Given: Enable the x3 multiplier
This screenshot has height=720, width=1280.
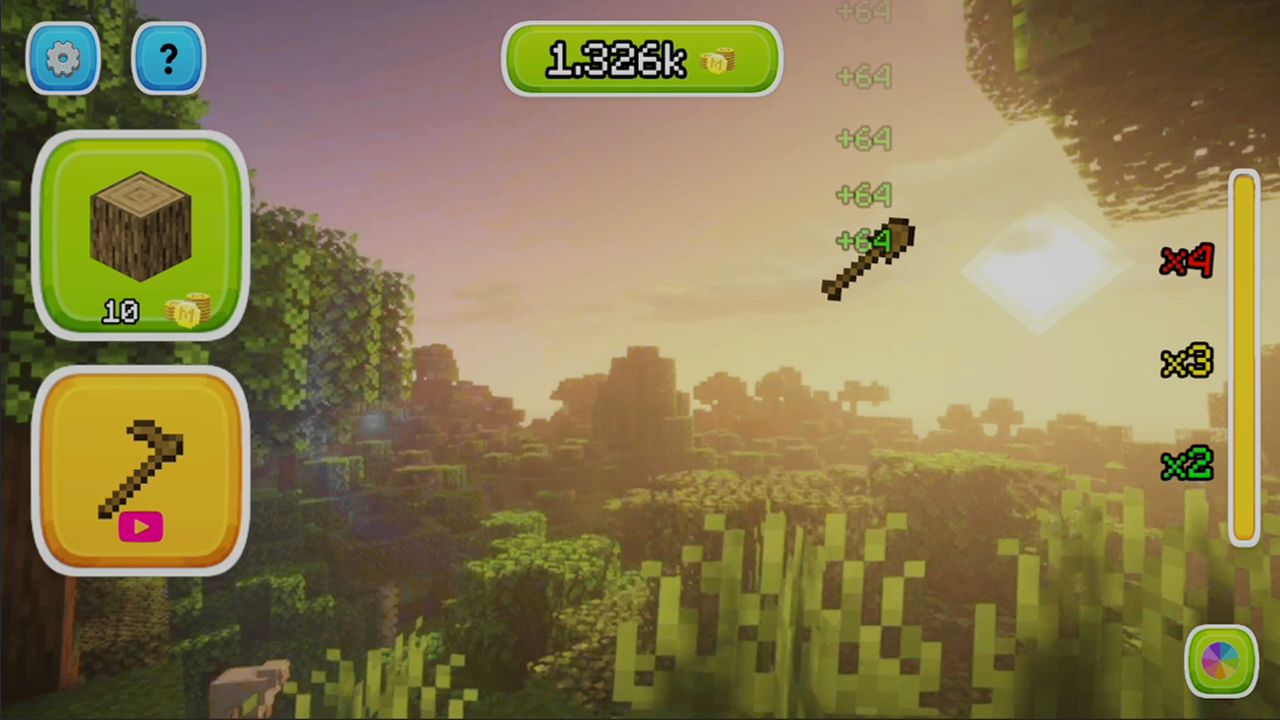Looking at the screenshot, I should point(1186,362).
